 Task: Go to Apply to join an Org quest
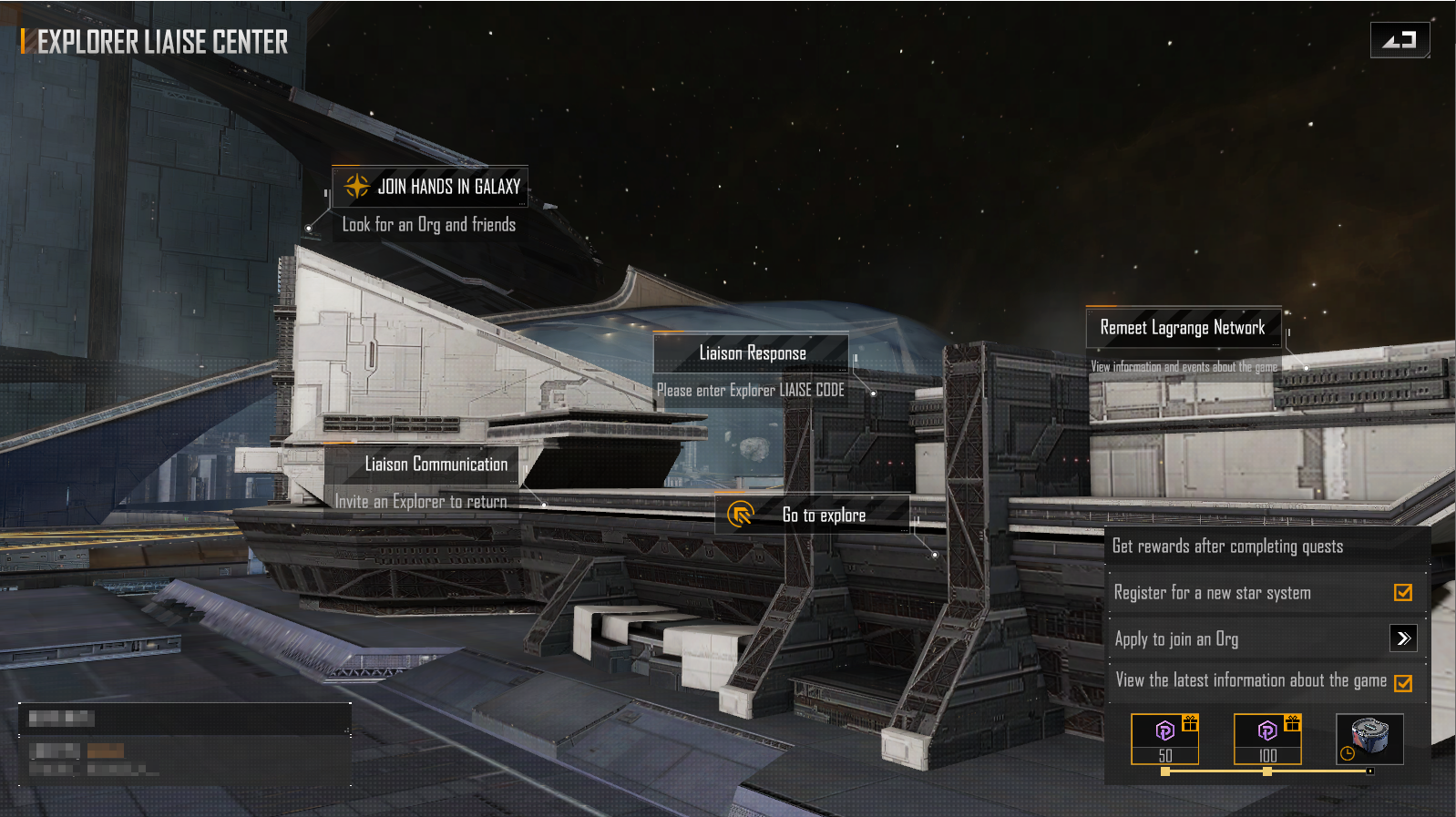tap(1403, 638)
